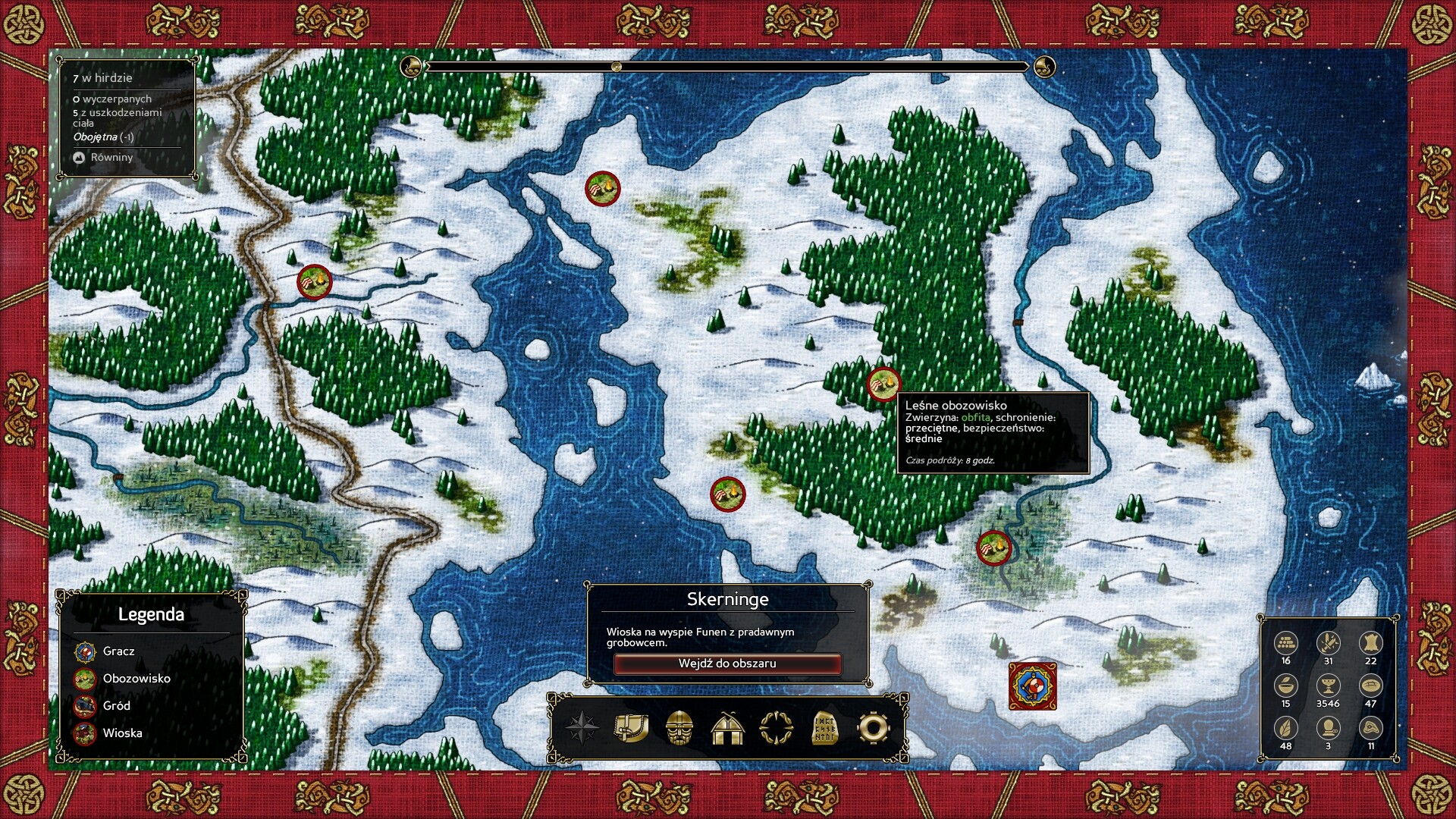Click the 'Wejdź do obszaru' button
Image resolution: width=1456 pixels, height=819 pixels.
point(727,664)
